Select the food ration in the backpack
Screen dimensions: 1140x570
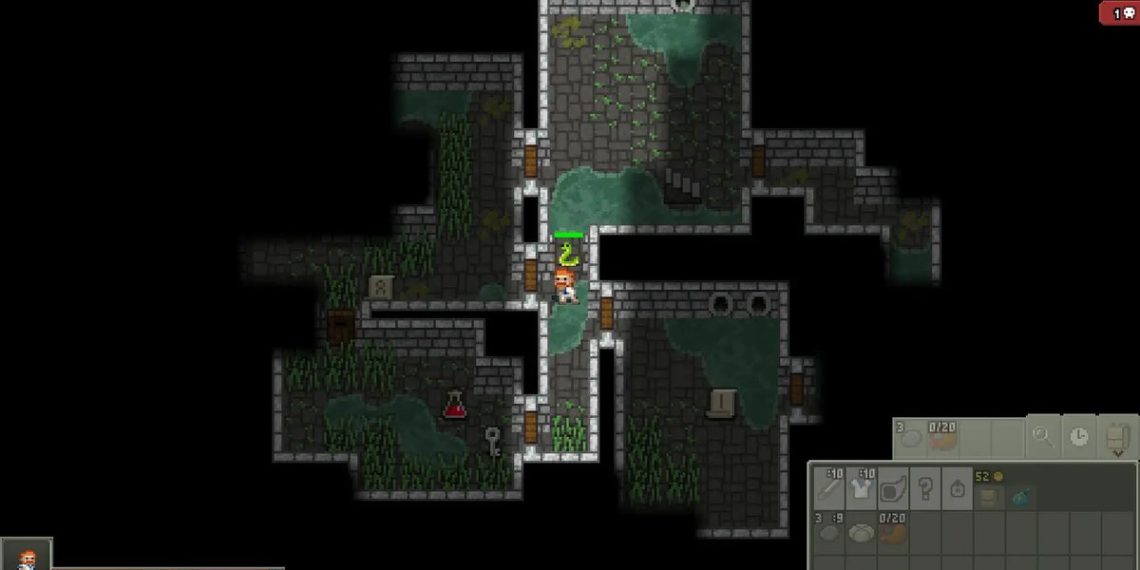pyautogui.click(x=861, y=531)
